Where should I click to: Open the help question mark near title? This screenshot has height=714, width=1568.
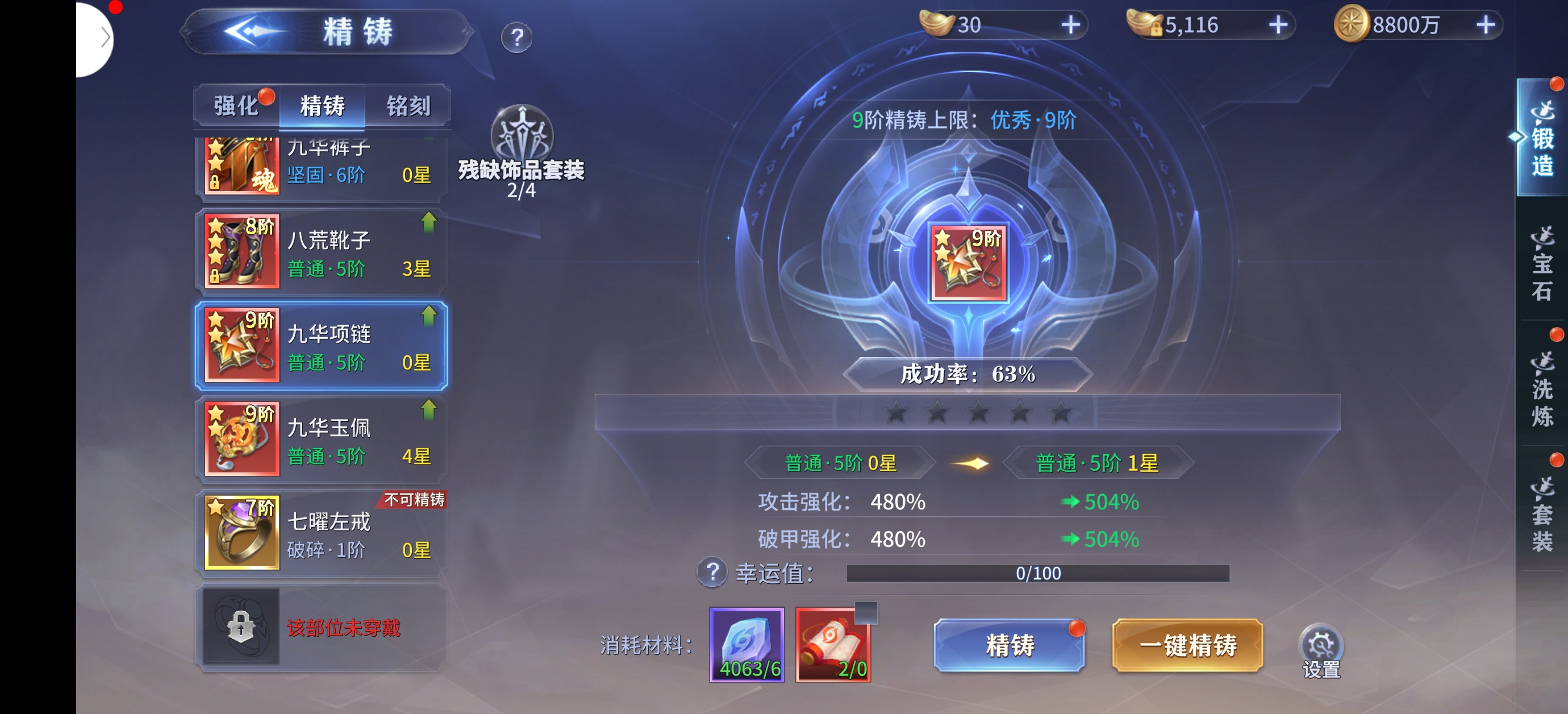point(516,38)
